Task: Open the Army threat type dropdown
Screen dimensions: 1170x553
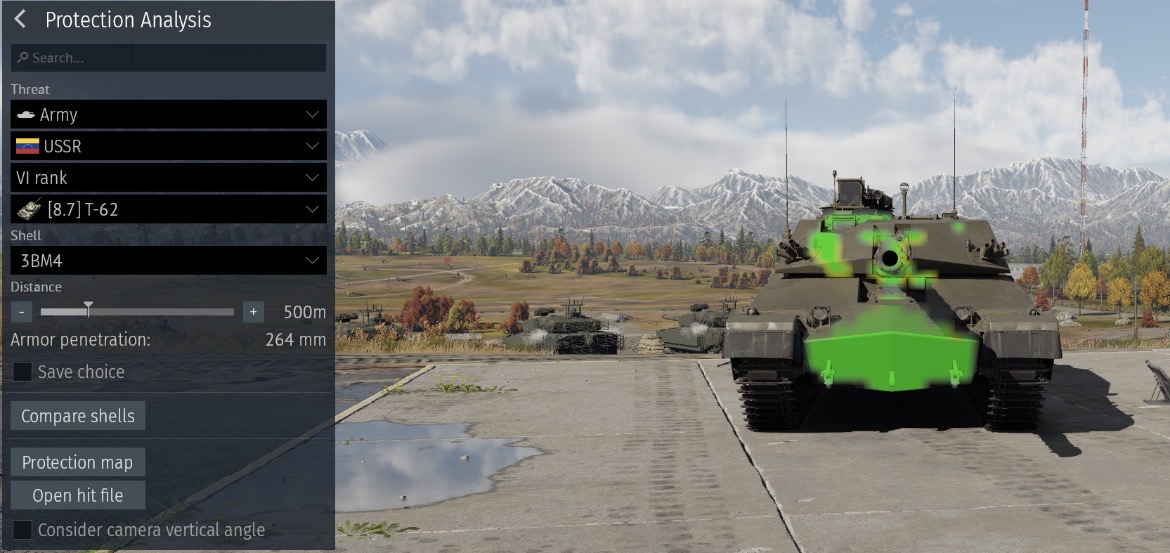Action: (x=168, y=115)
